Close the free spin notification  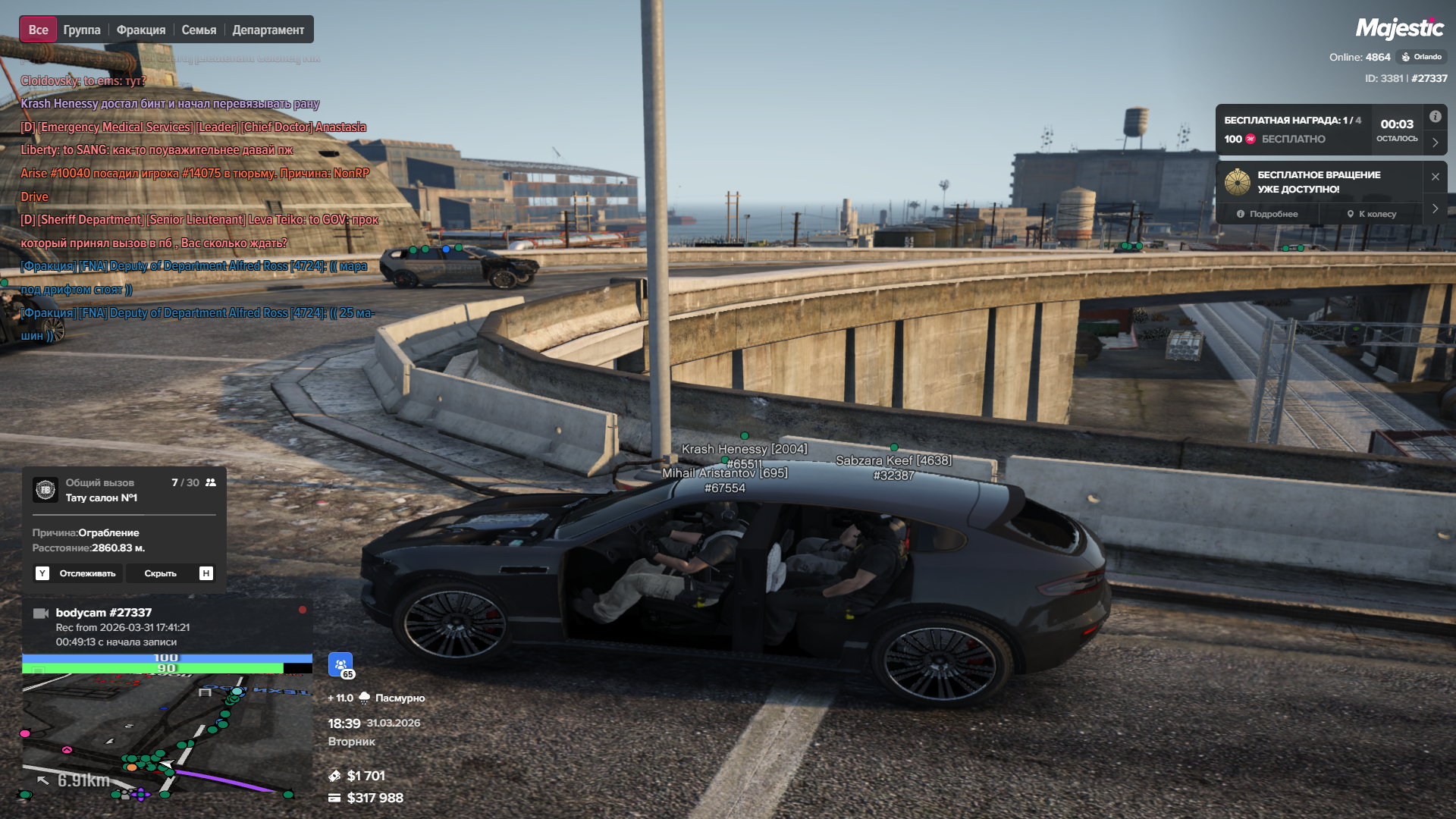1436,177
